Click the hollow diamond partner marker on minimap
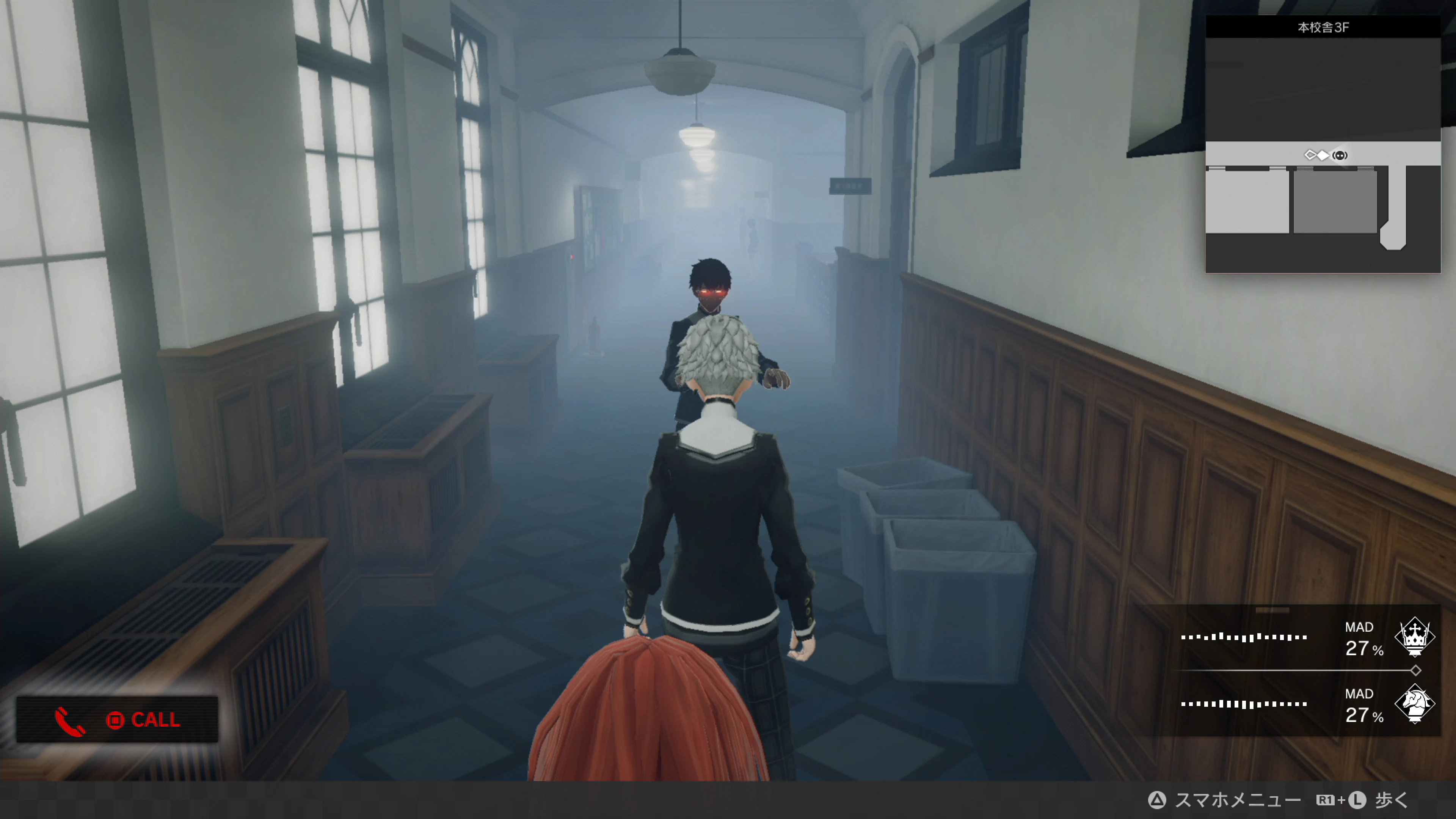The width and height of the screenshot is (1456, 819). click(x=1310, y=155)
